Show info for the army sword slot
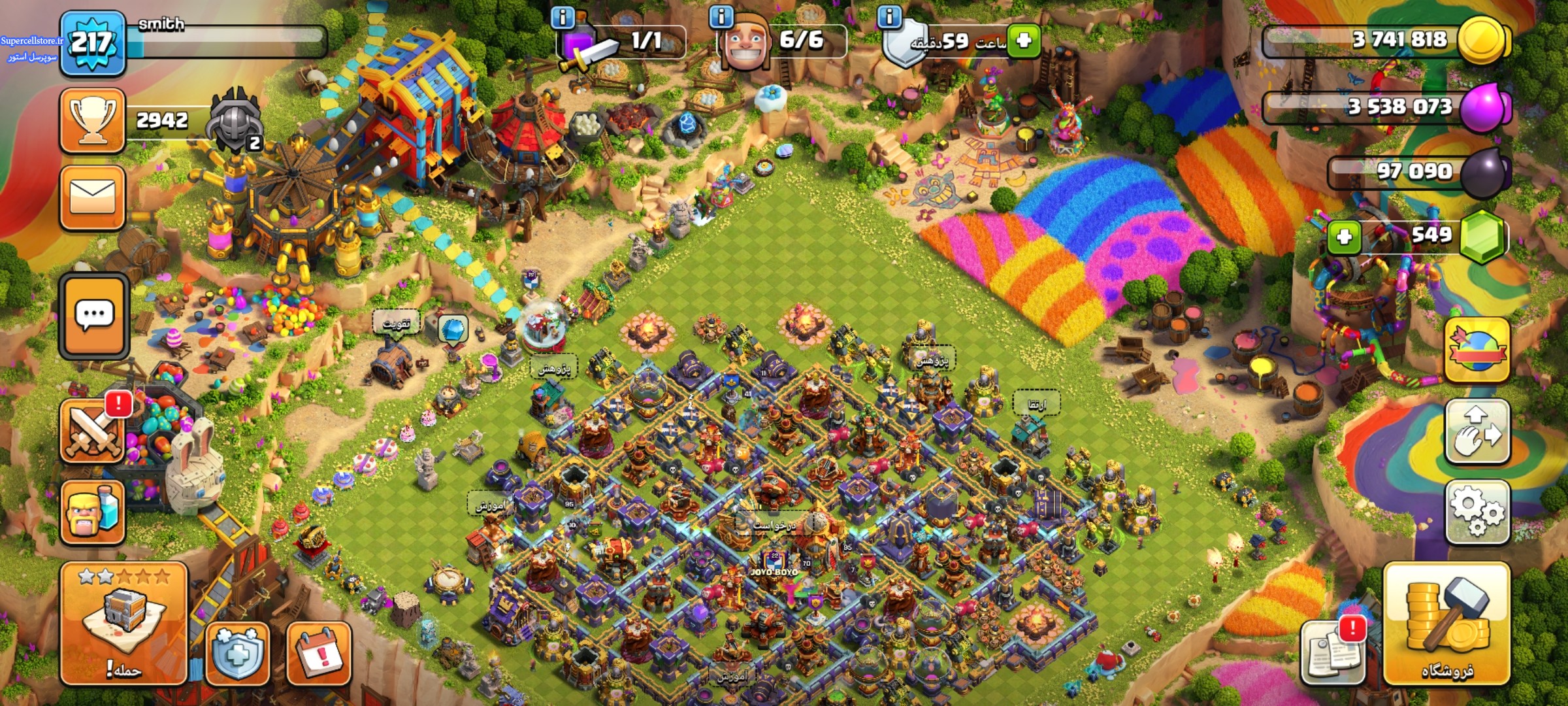 [x=563, y=16]
